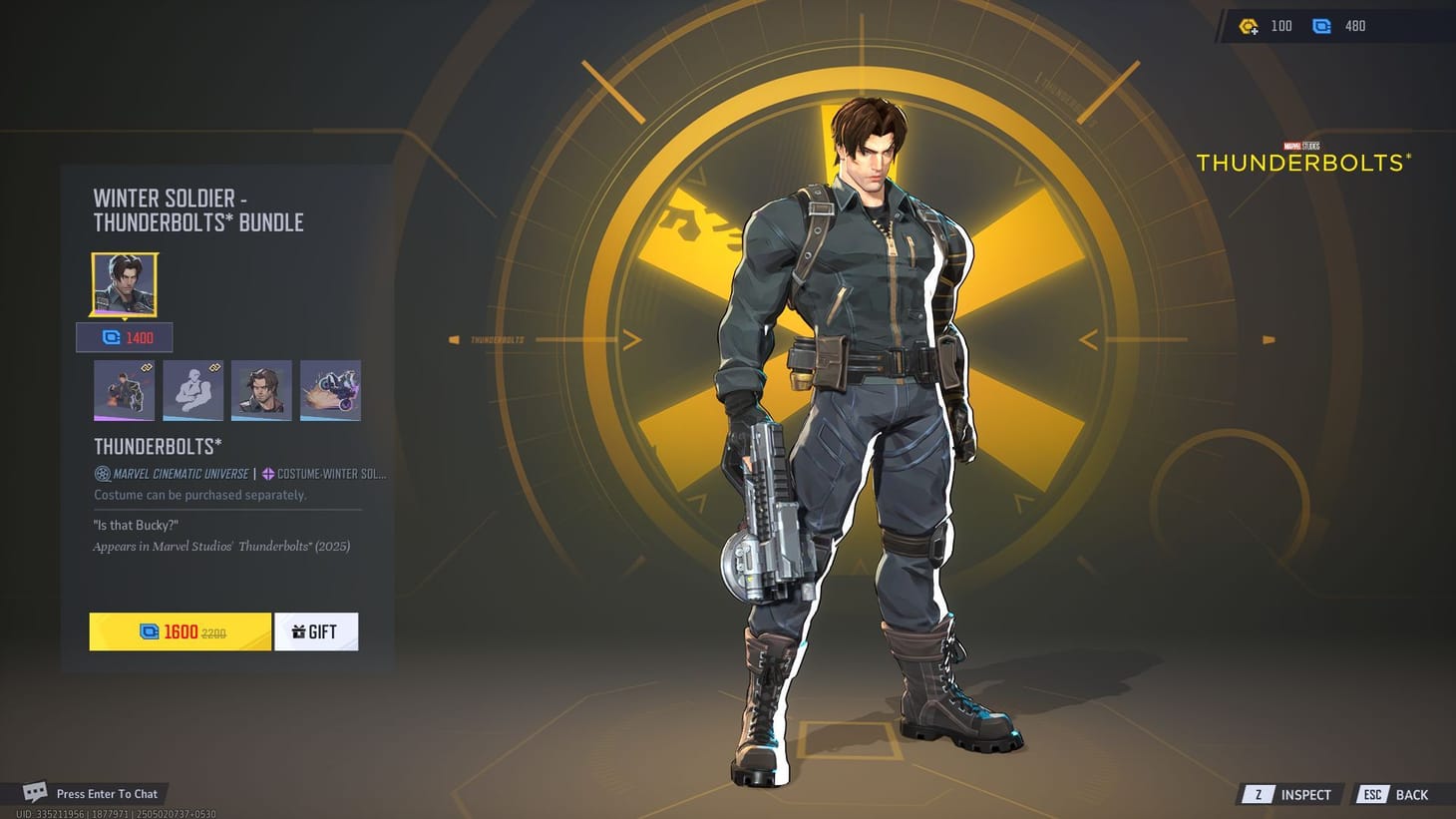The height and width of the screenshot is (819, 1456).
Task: Click the Marvel Cinematic Universe tag icon
Action: (x=101, y=473)
